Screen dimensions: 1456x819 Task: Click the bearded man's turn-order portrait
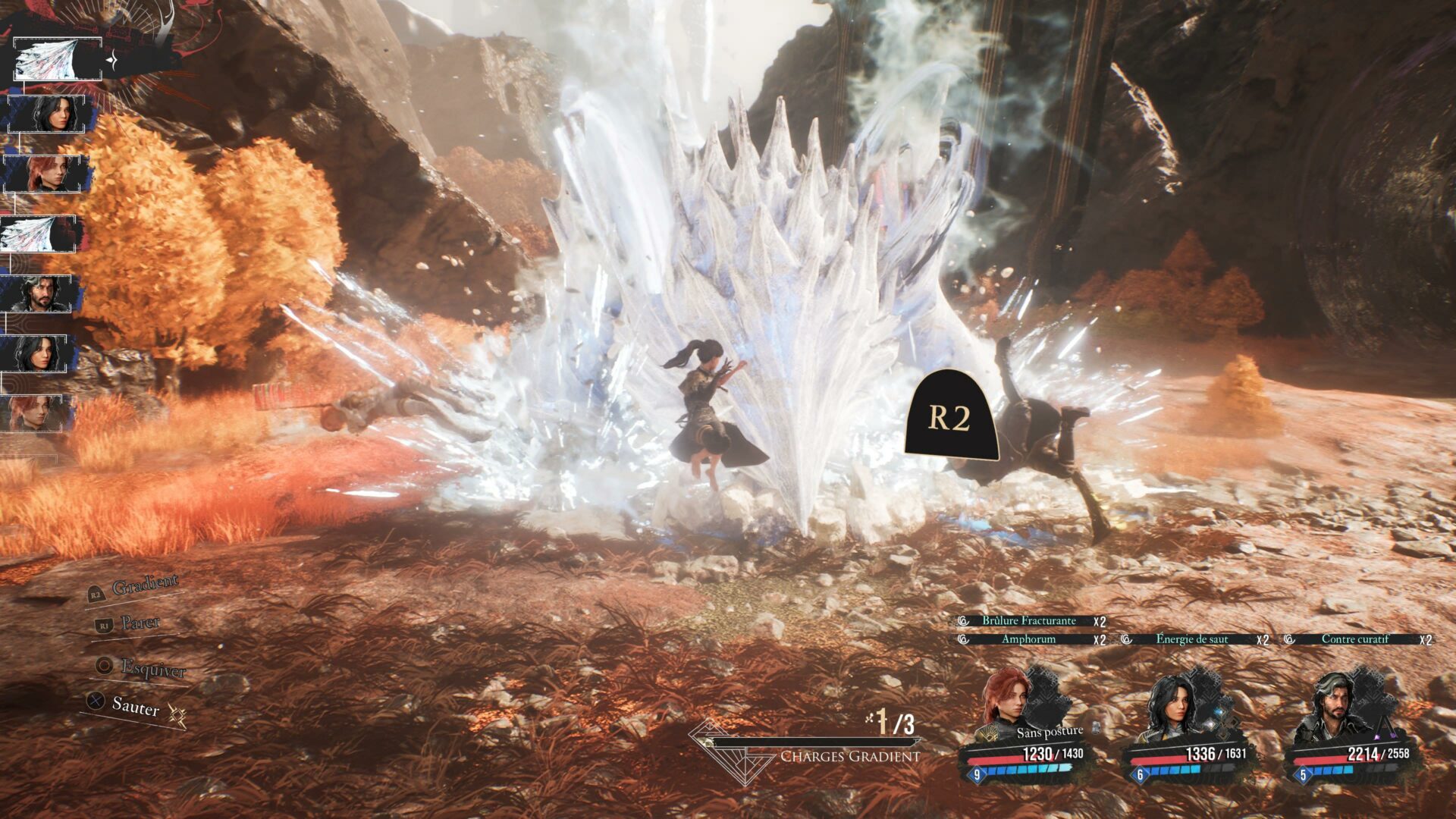[39, 293]
